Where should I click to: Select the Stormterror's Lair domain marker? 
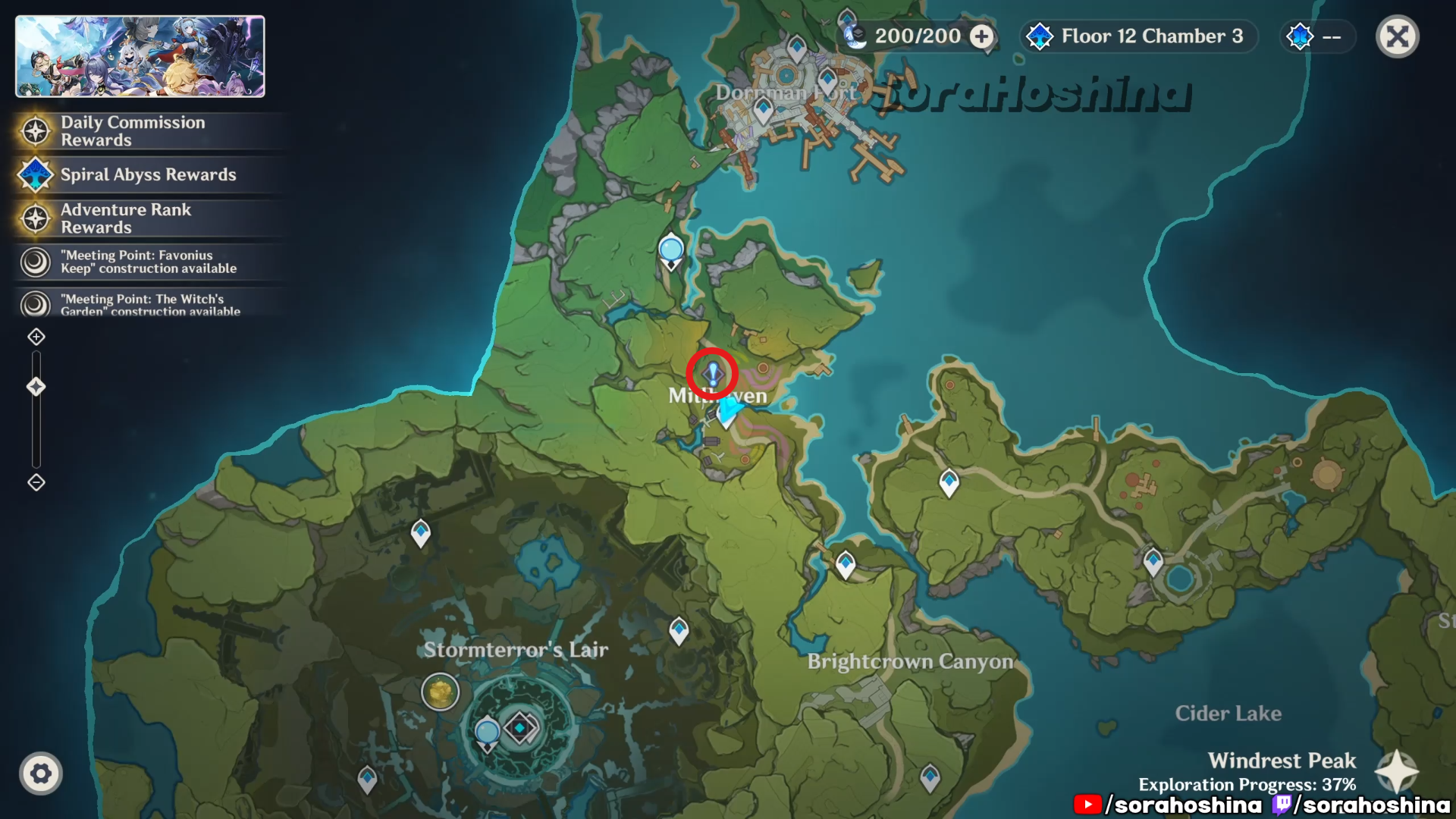coord(520,728)
